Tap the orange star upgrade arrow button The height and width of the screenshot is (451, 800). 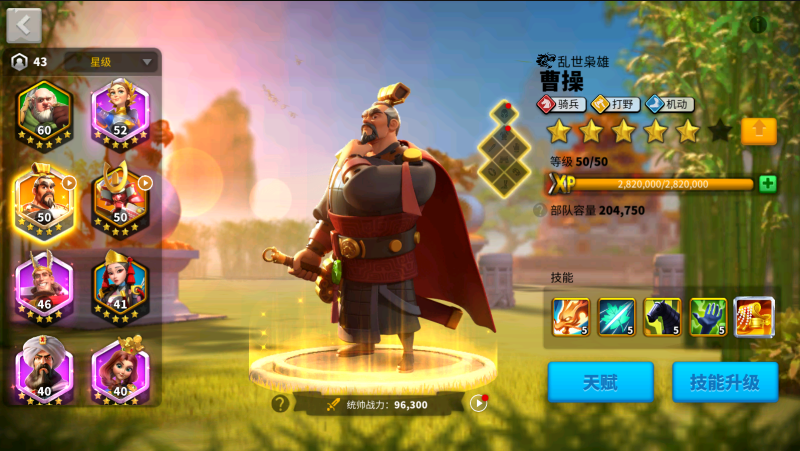[759, 131]
